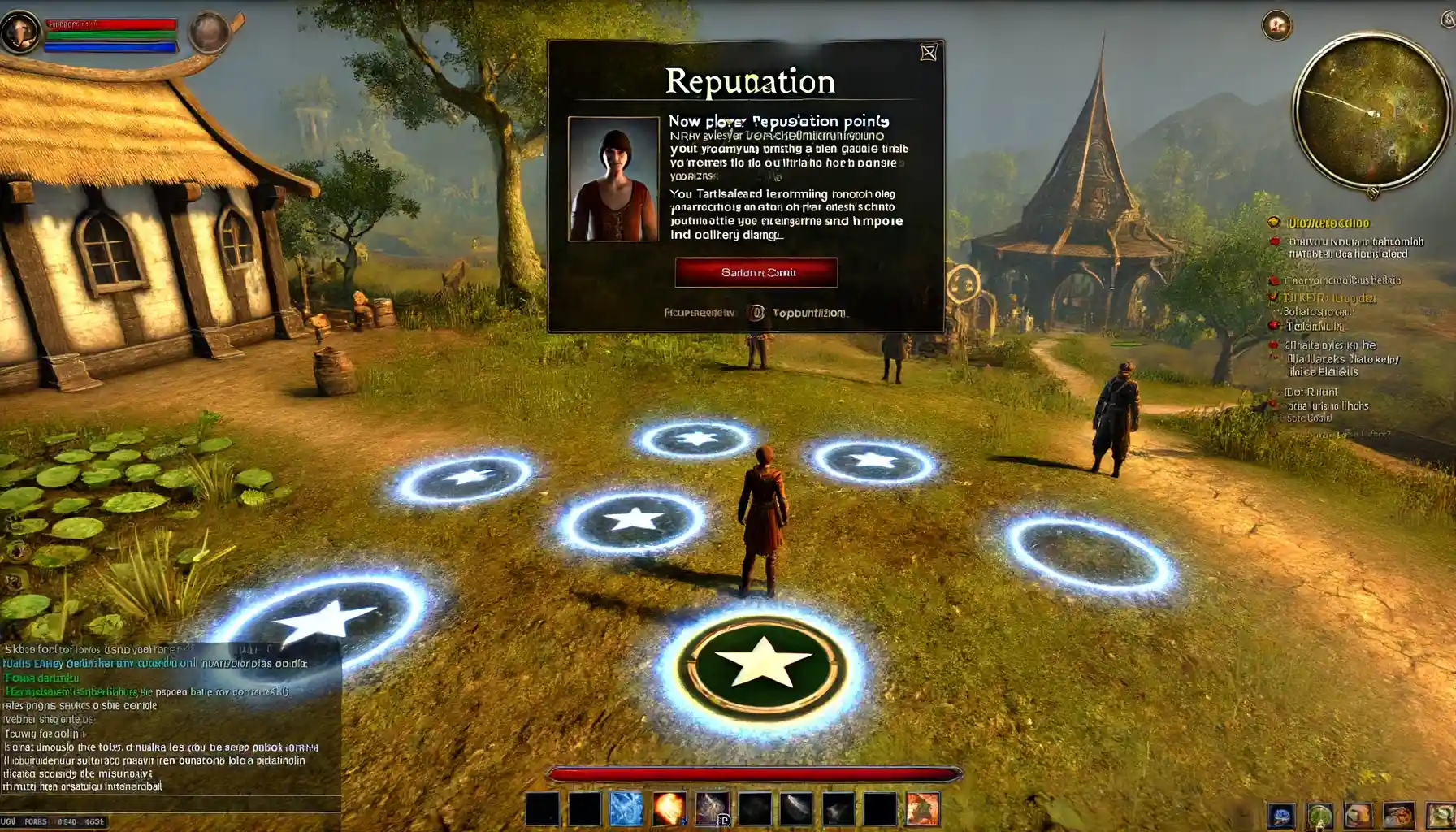The image size is (1456, 832).
Task: Activate the blue ice ability
Action: pos(626,809)
